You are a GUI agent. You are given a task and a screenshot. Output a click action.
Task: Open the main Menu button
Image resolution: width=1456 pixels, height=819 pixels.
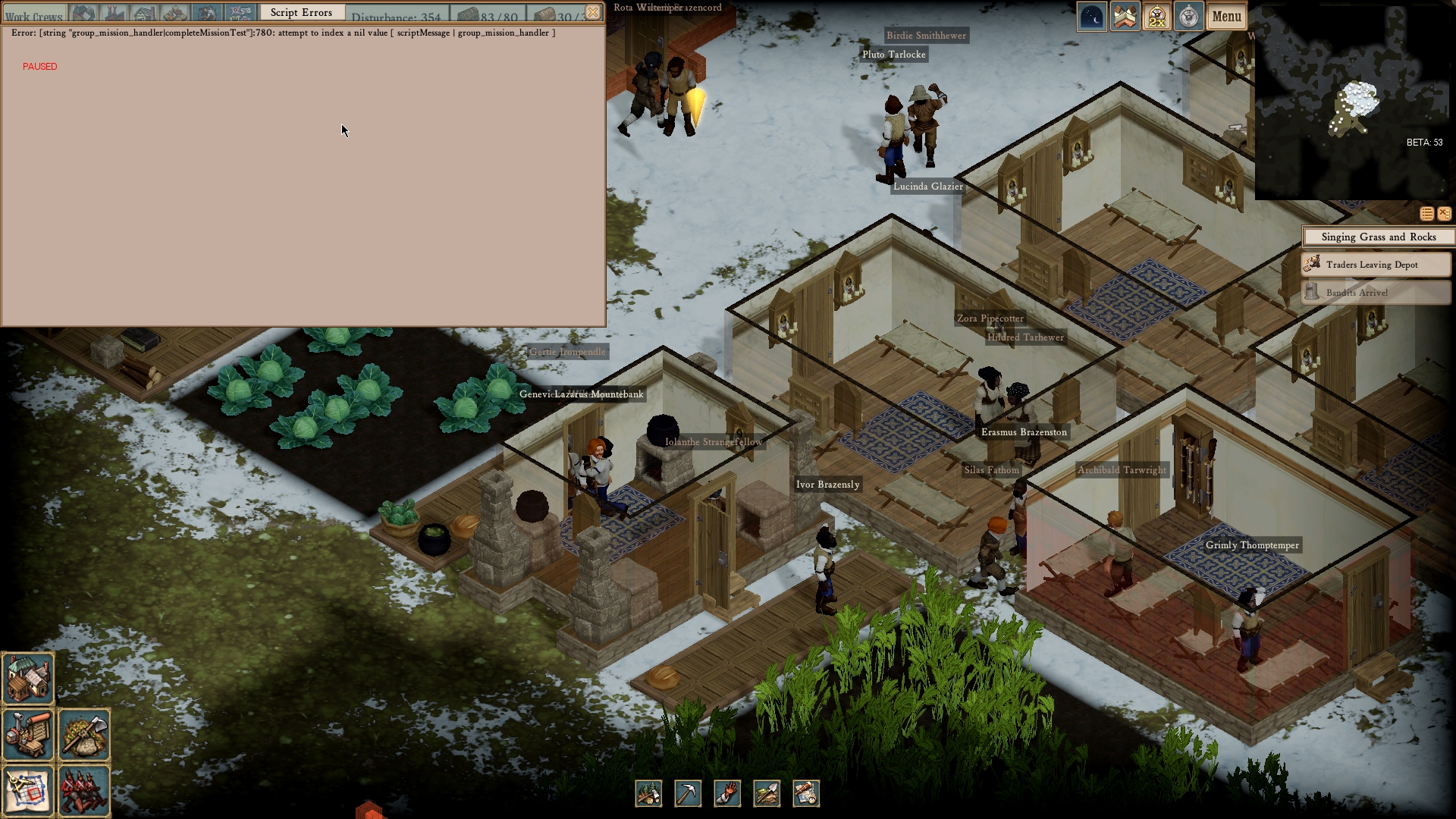point(1226,16)
